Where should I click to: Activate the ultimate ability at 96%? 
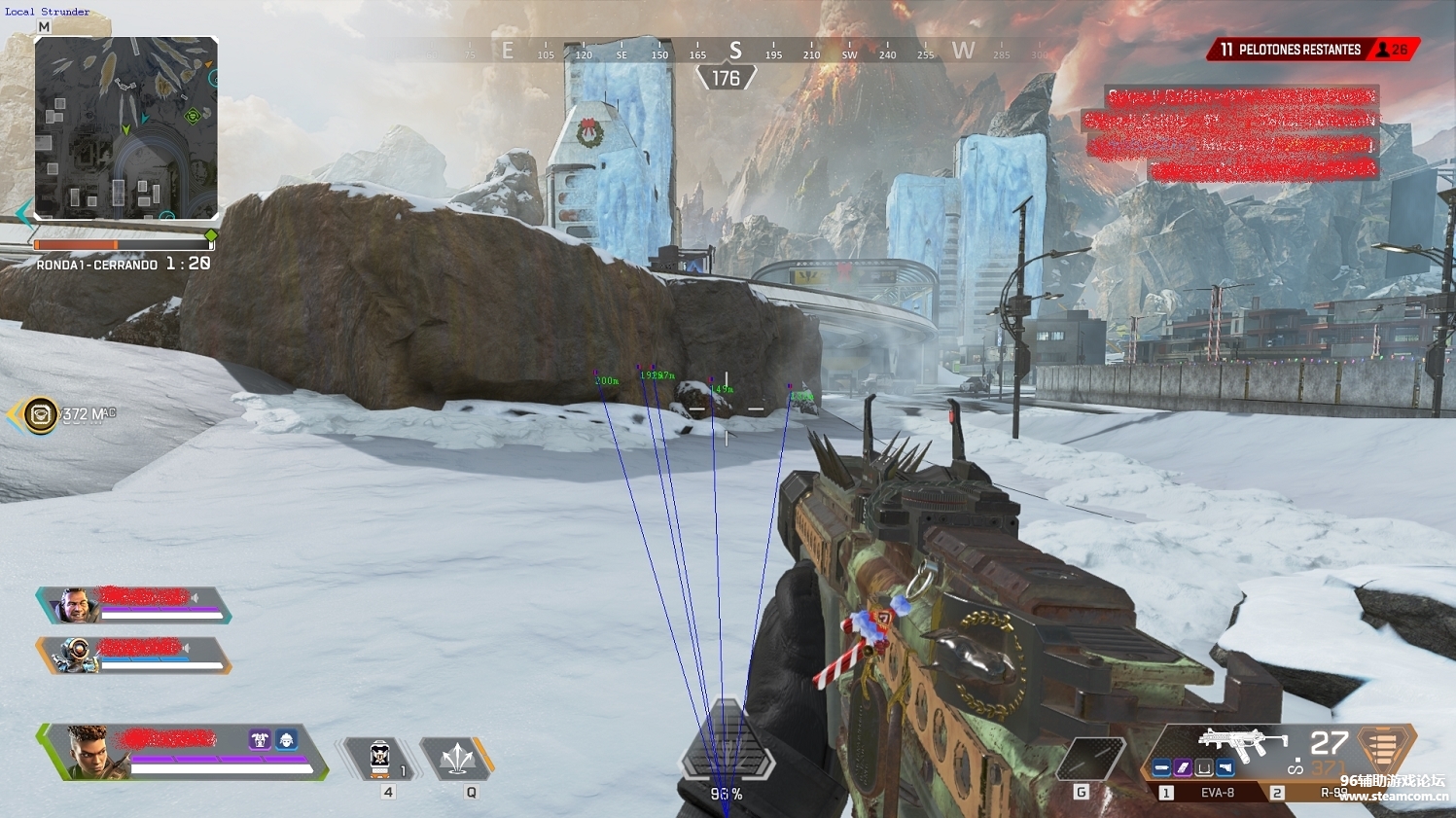(726, 754)
